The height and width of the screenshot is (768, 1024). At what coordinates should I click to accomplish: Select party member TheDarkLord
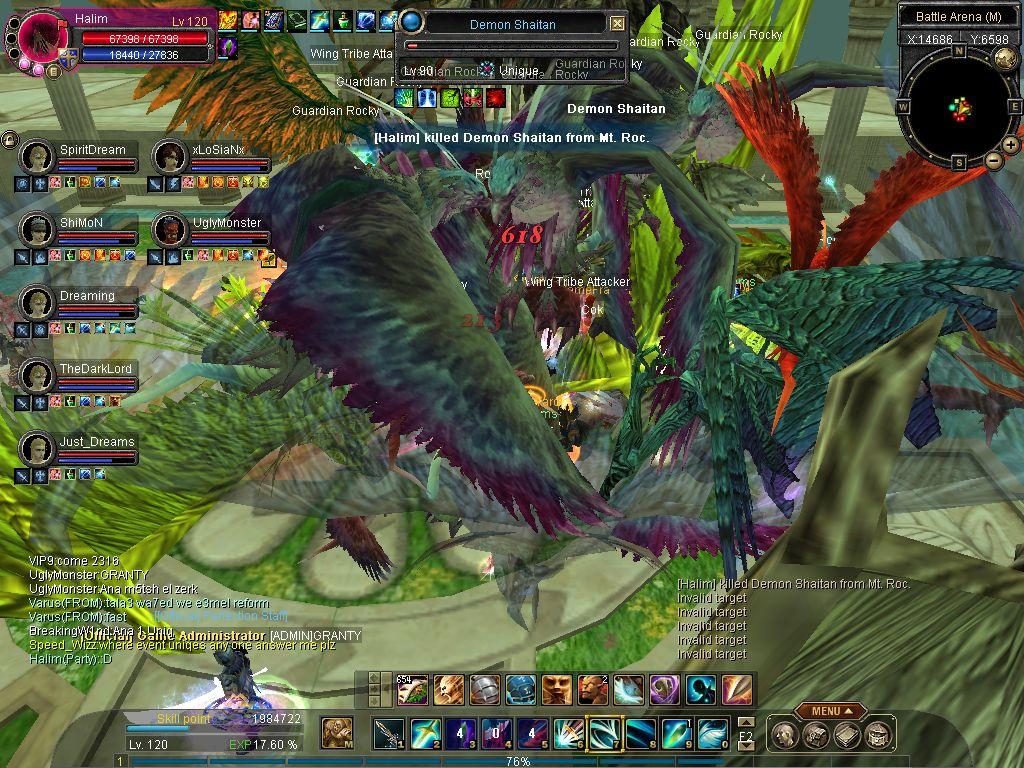(x=37, y=376)
